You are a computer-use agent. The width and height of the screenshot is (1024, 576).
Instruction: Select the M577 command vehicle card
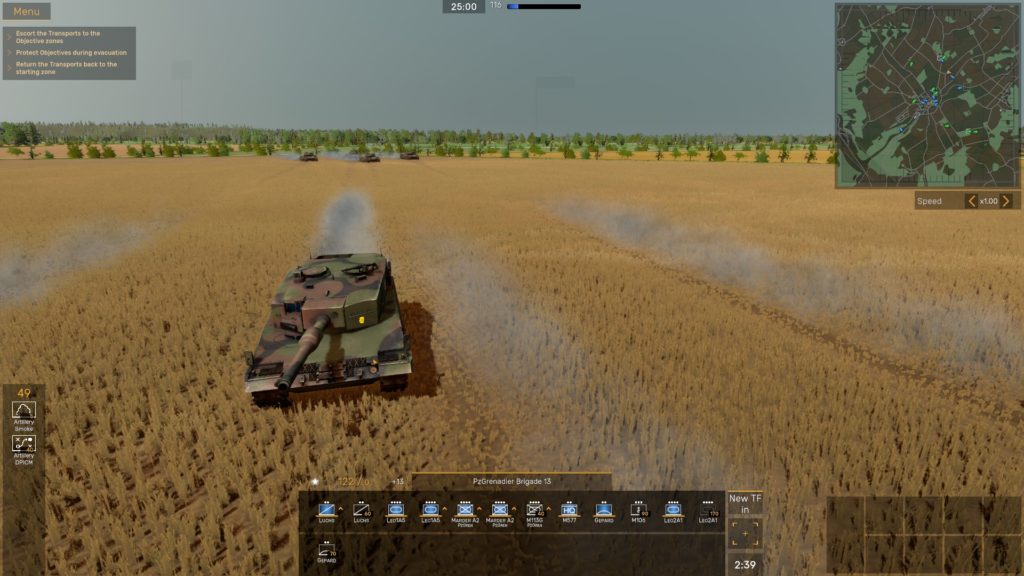click(569, 511)
